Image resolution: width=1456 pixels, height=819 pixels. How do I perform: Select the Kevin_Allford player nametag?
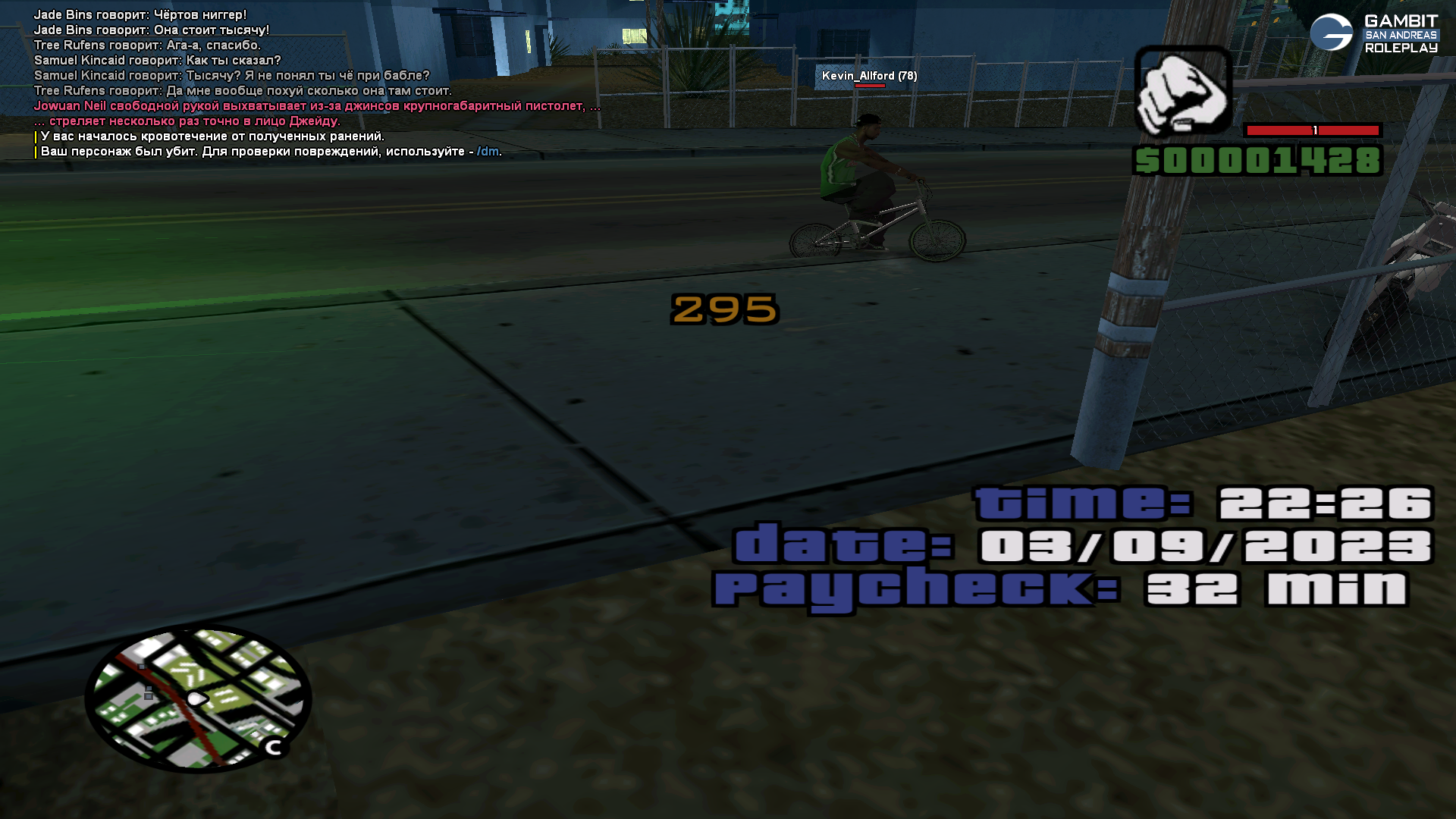869,76
